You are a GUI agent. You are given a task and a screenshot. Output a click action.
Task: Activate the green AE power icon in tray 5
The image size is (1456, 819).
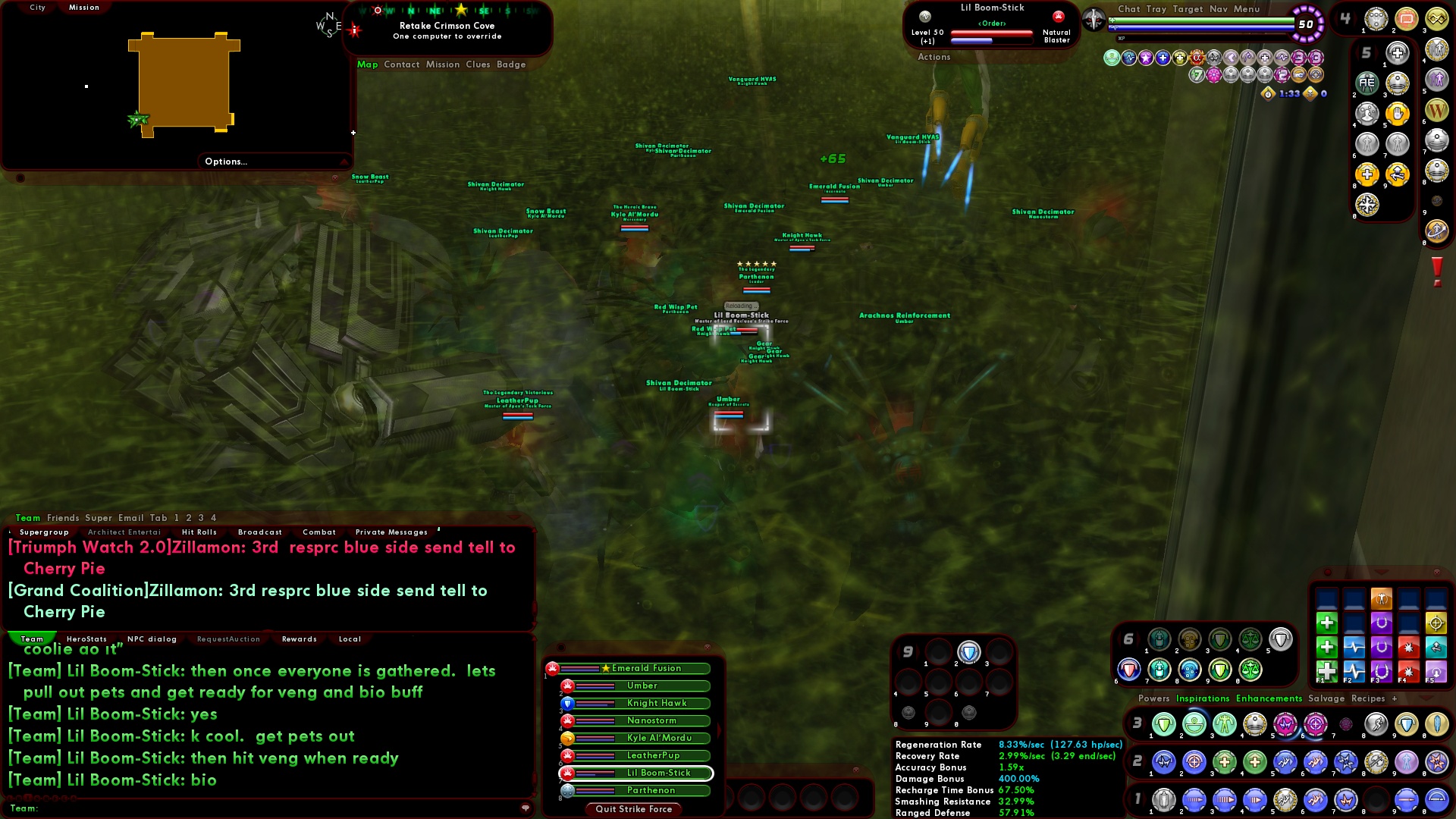[1366, 82]
